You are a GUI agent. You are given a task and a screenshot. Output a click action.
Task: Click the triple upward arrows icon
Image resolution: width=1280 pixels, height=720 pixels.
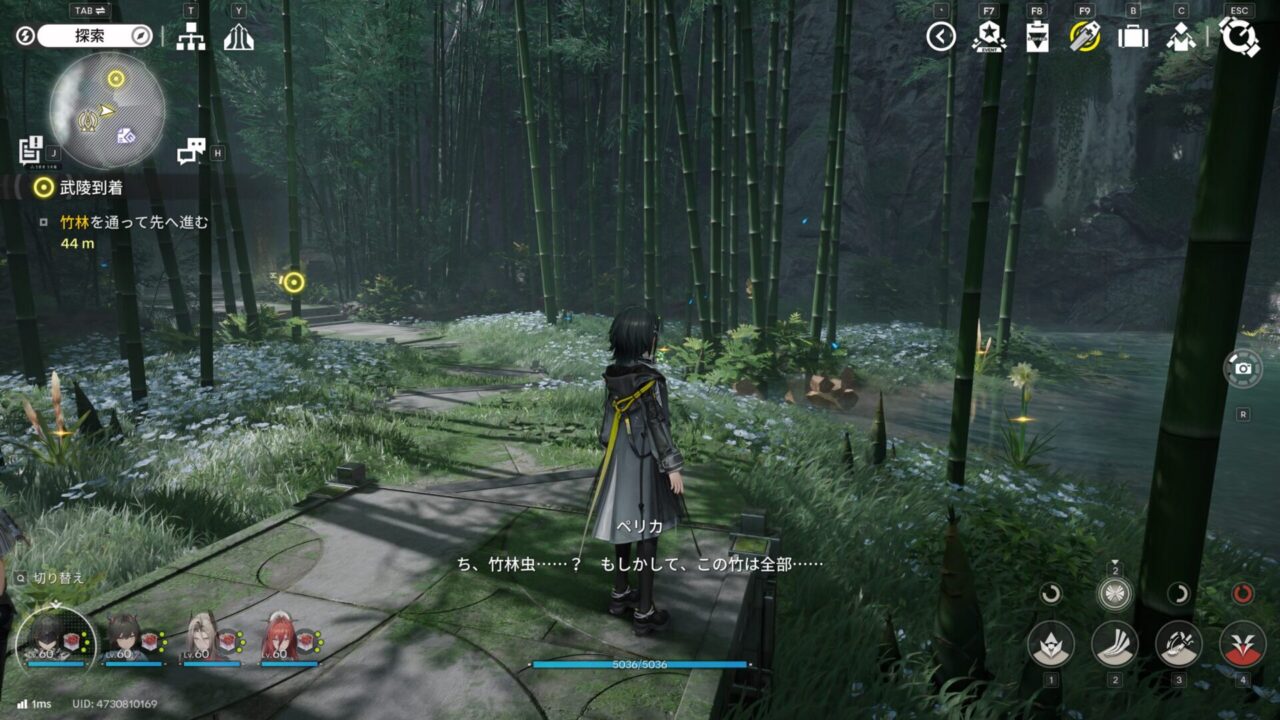tap(238, 37)
